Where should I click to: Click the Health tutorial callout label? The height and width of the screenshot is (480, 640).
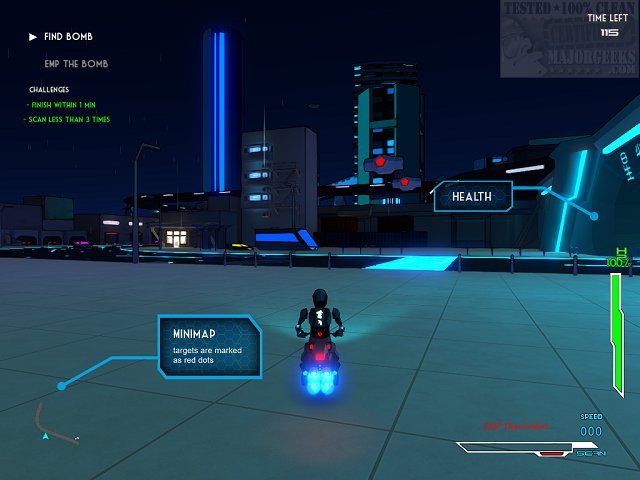tap(472, 196)
